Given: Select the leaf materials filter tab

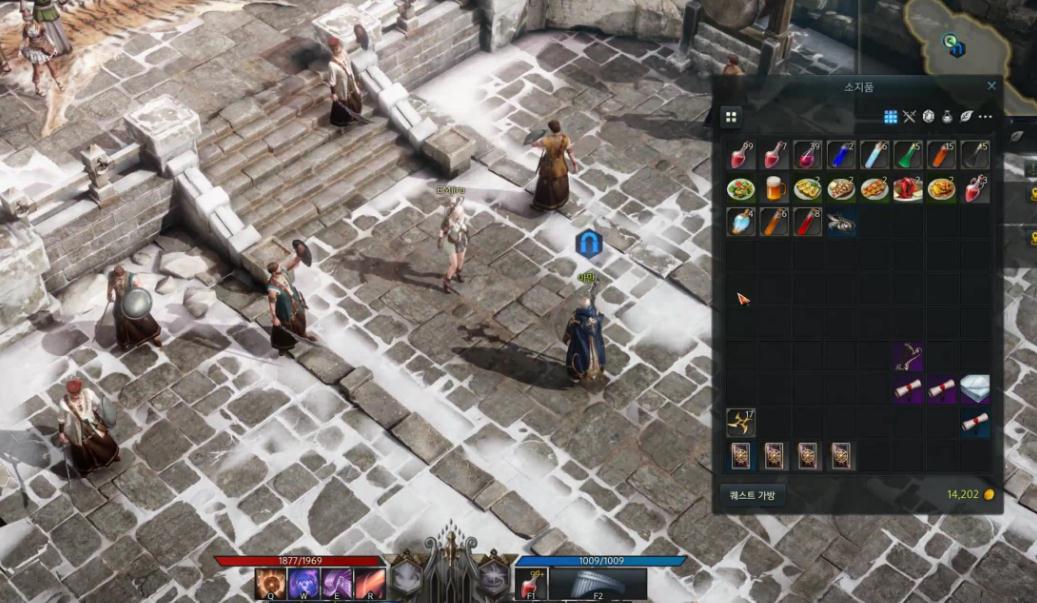Looking at the screenshot, I should click(966, 117).
